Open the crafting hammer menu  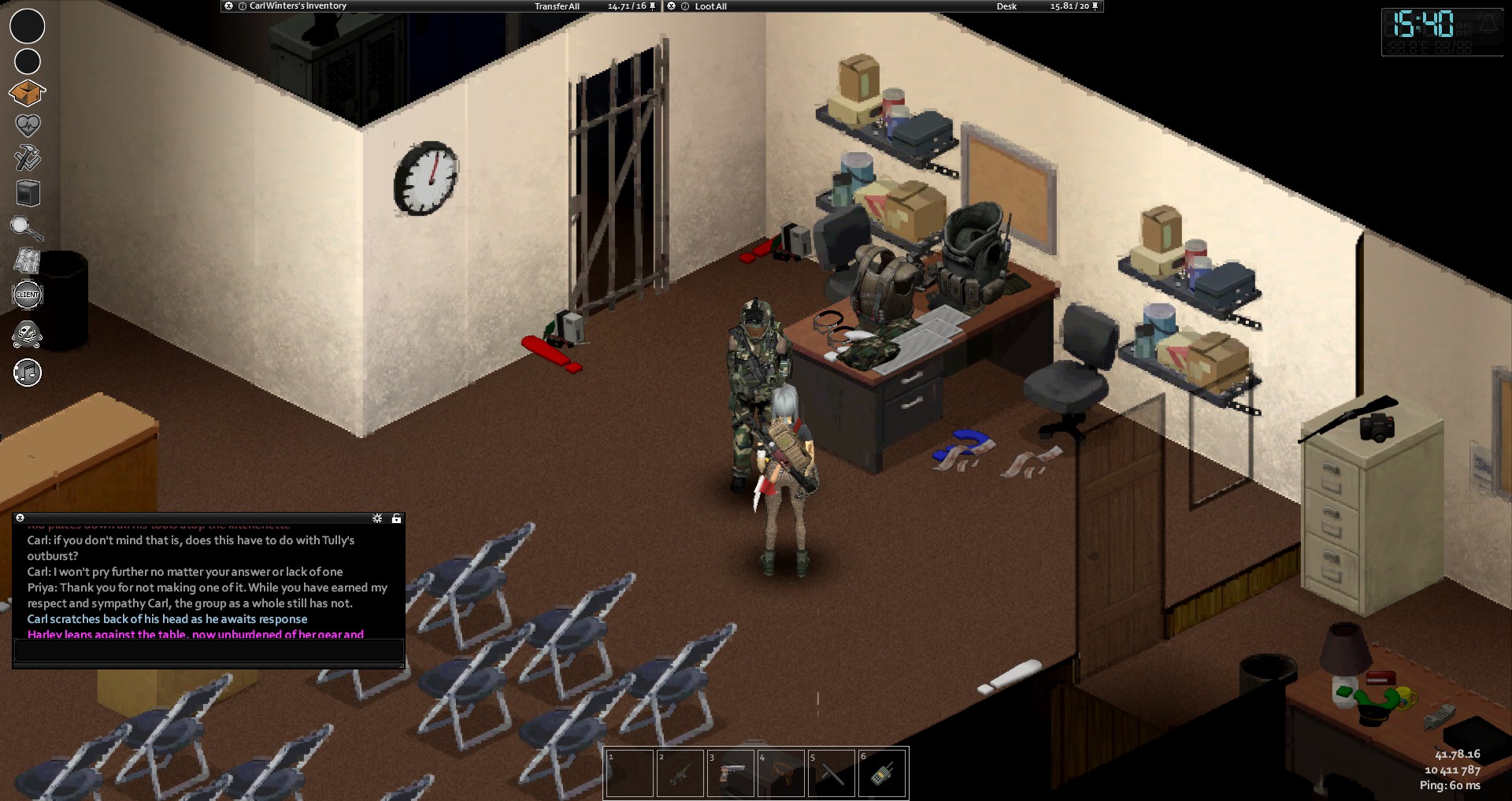(27, 158)
